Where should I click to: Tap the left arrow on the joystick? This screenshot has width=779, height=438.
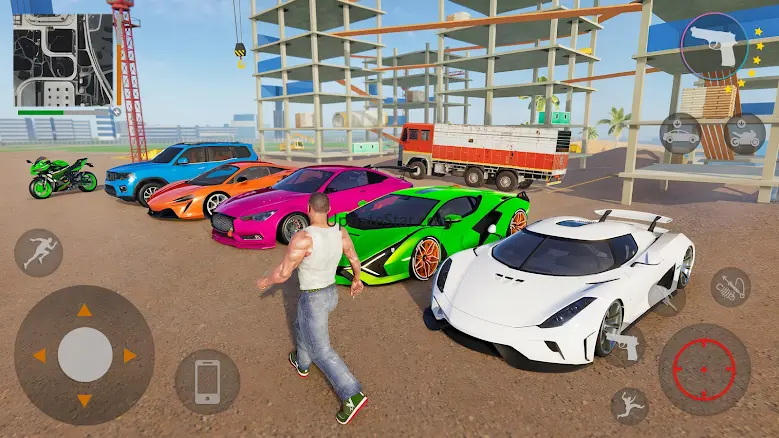click(x=40, y=355)
